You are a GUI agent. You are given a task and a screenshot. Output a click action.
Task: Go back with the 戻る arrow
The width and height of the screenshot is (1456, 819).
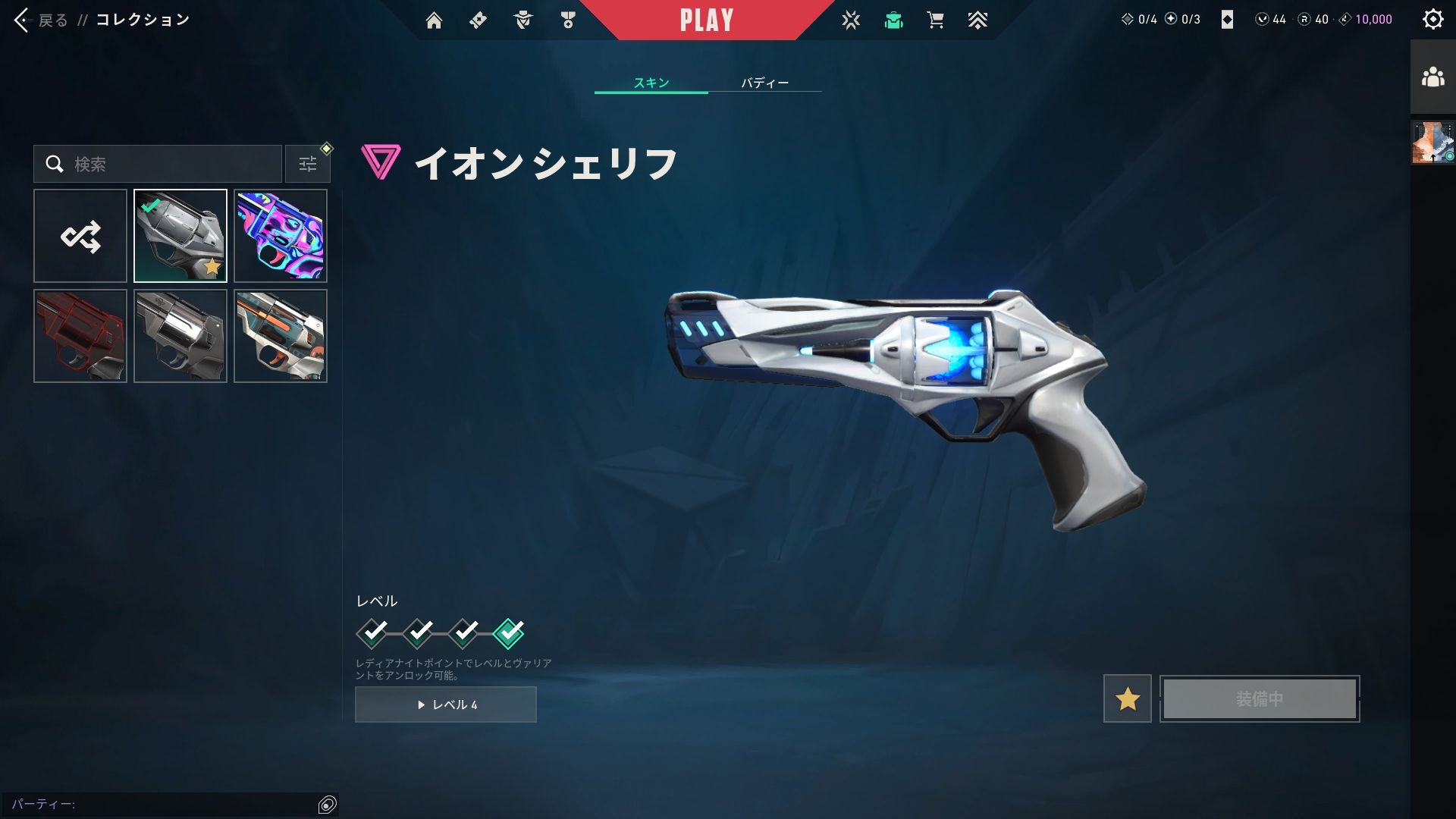23,20
